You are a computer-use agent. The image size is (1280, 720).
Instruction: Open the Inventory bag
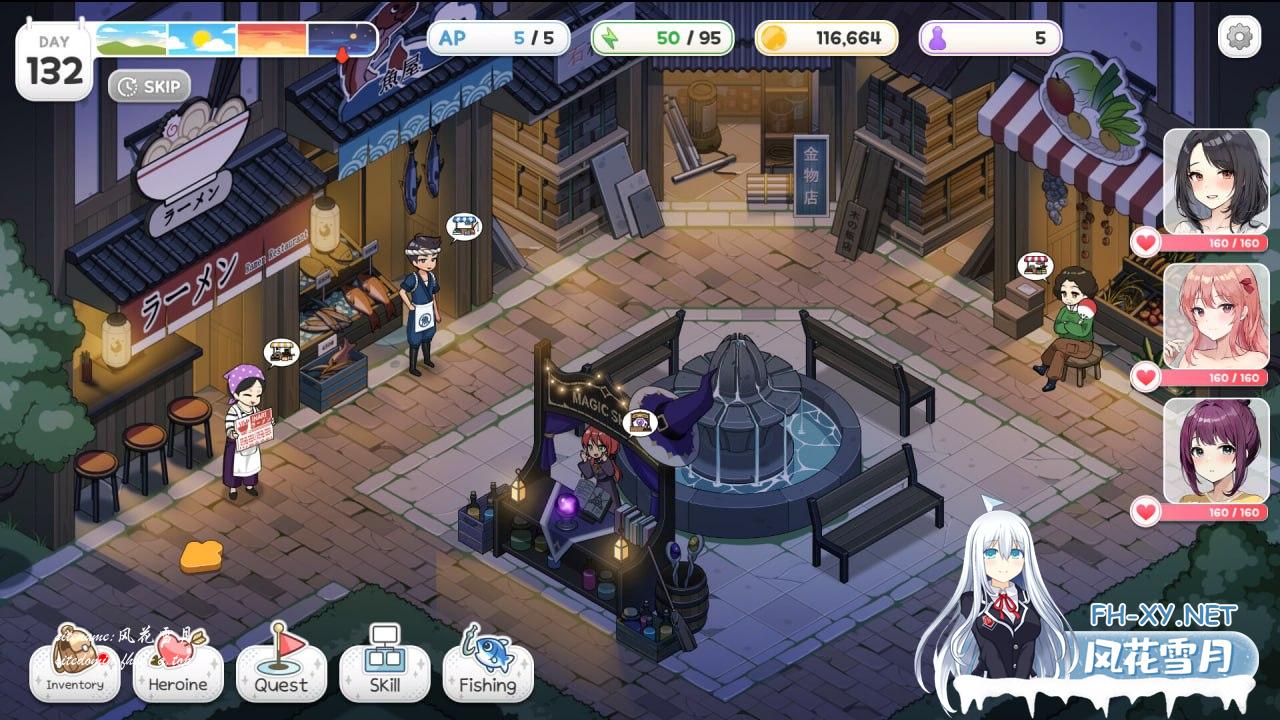(x=75, y=668)
